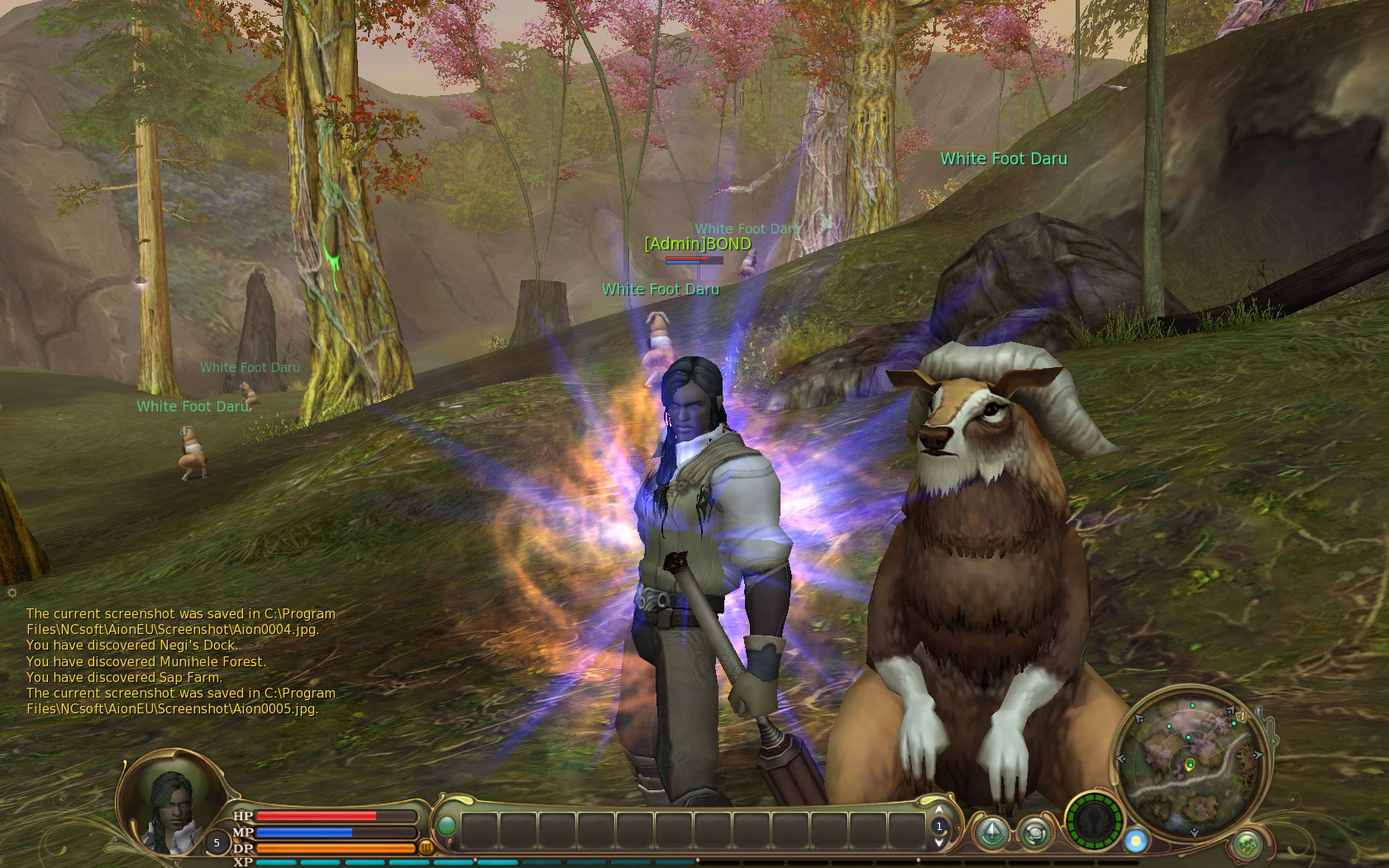Open the green menu button beside the minimap
This screenshot has width=1389, height=868.
1248,845
